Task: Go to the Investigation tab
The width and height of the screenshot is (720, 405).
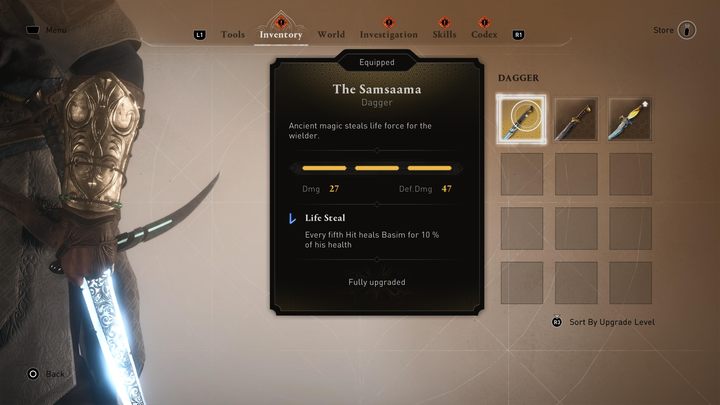Action: [x=388, y=35]
